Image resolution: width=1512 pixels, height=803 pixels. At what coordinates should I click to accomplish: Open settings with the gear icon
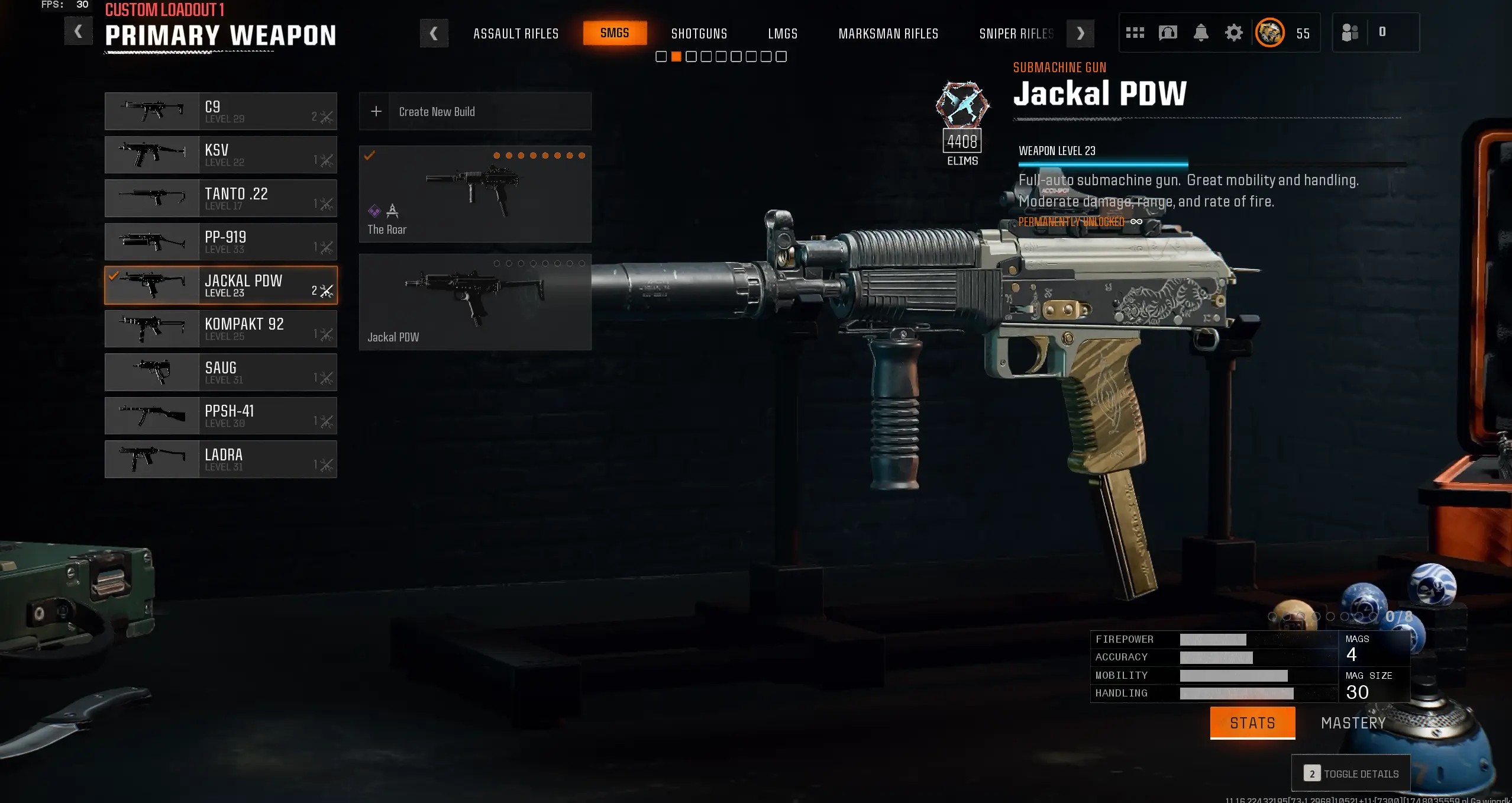click(1233, 33)
